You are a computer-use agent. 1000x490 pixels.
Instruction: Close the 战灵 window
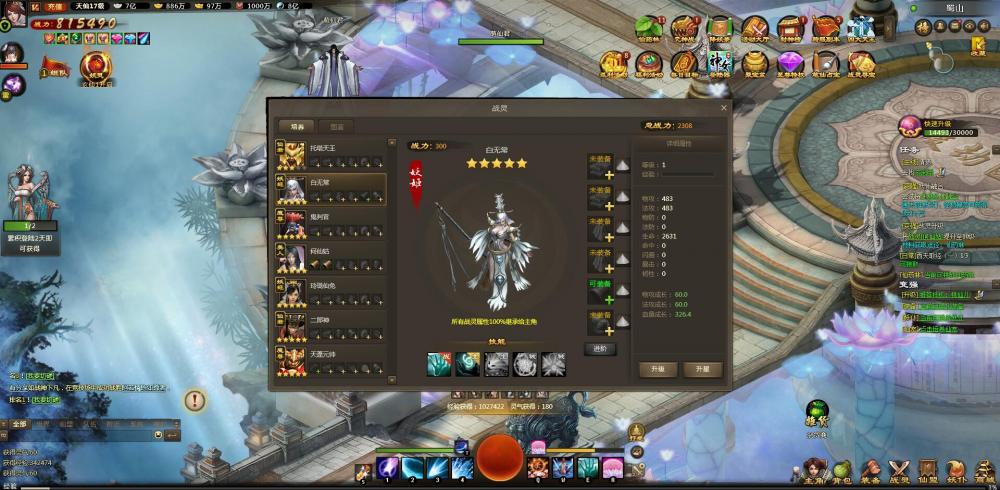click(724, 107)
